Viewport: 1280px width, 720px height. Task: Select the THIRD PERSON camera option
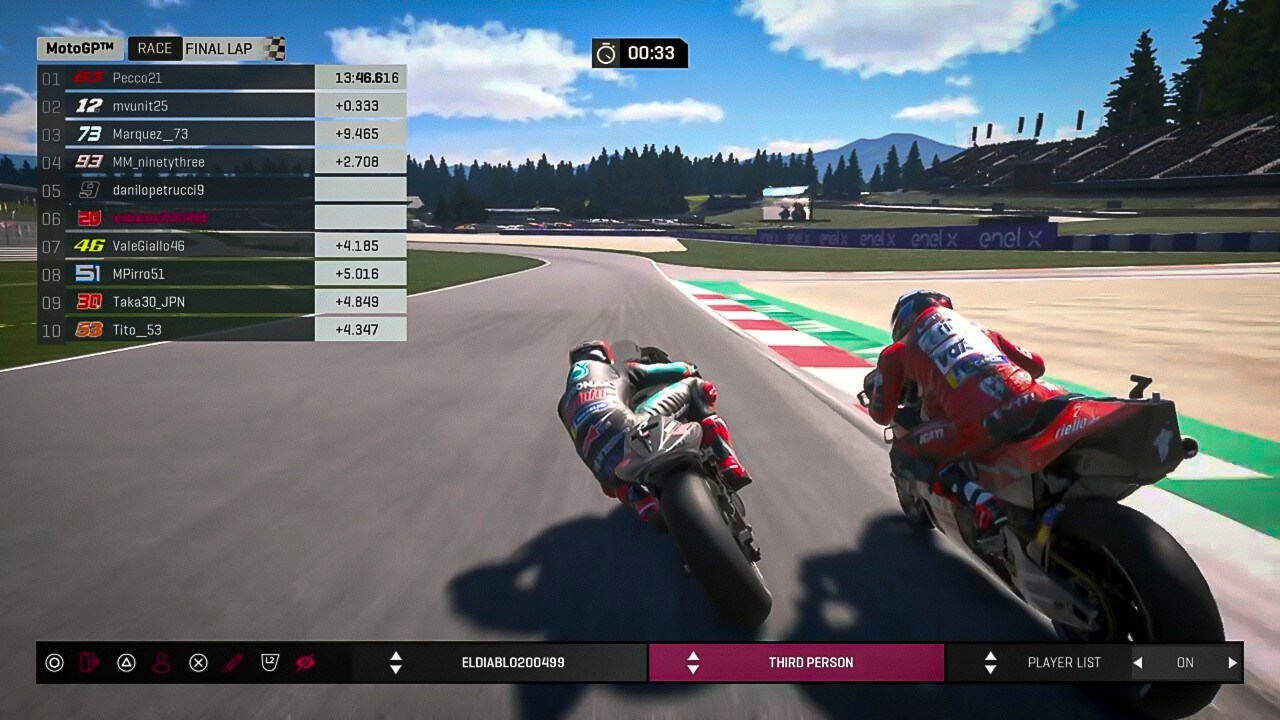coord(811,663)
